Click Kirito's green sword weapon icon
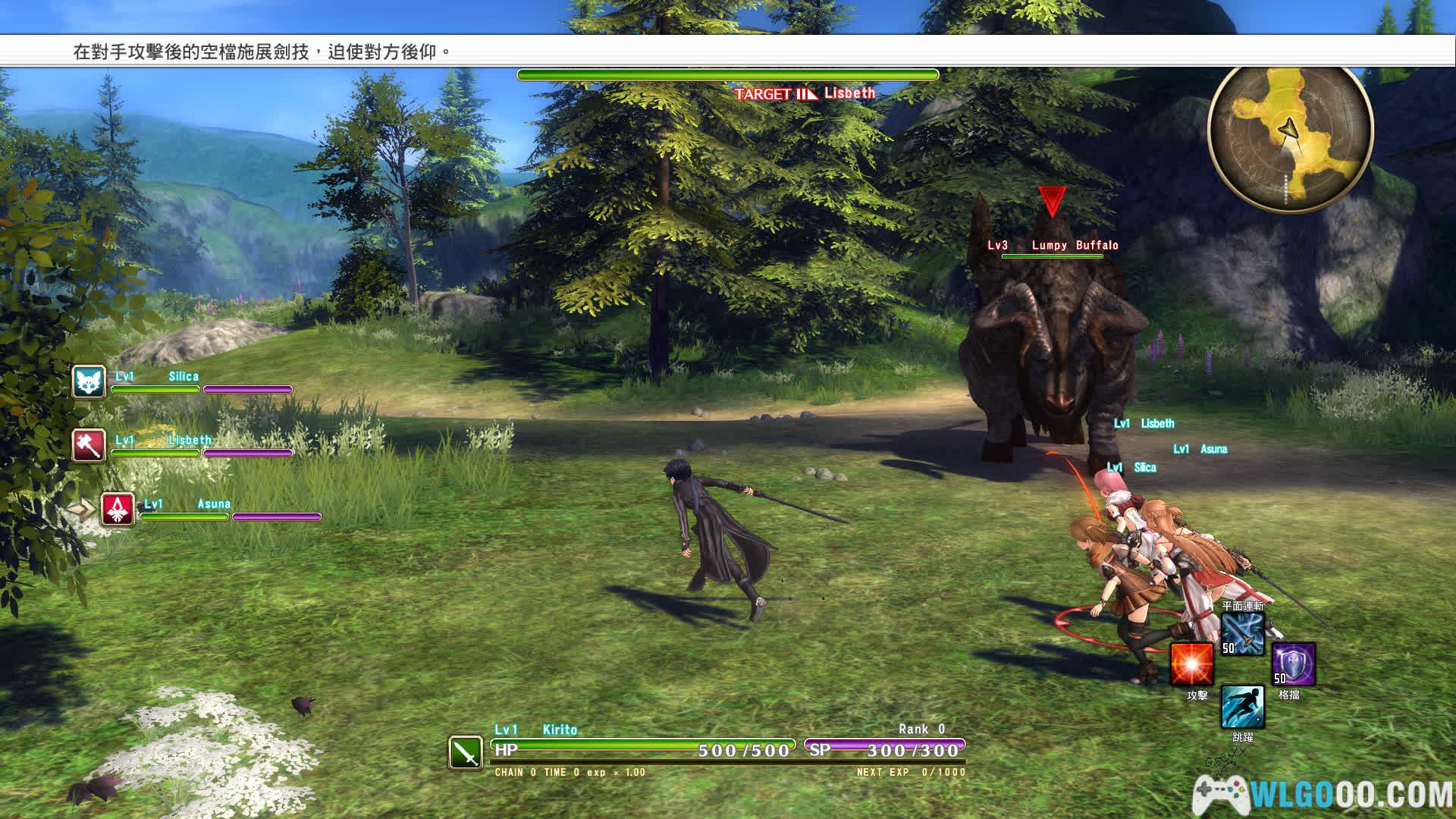 (x=466, y=752)
